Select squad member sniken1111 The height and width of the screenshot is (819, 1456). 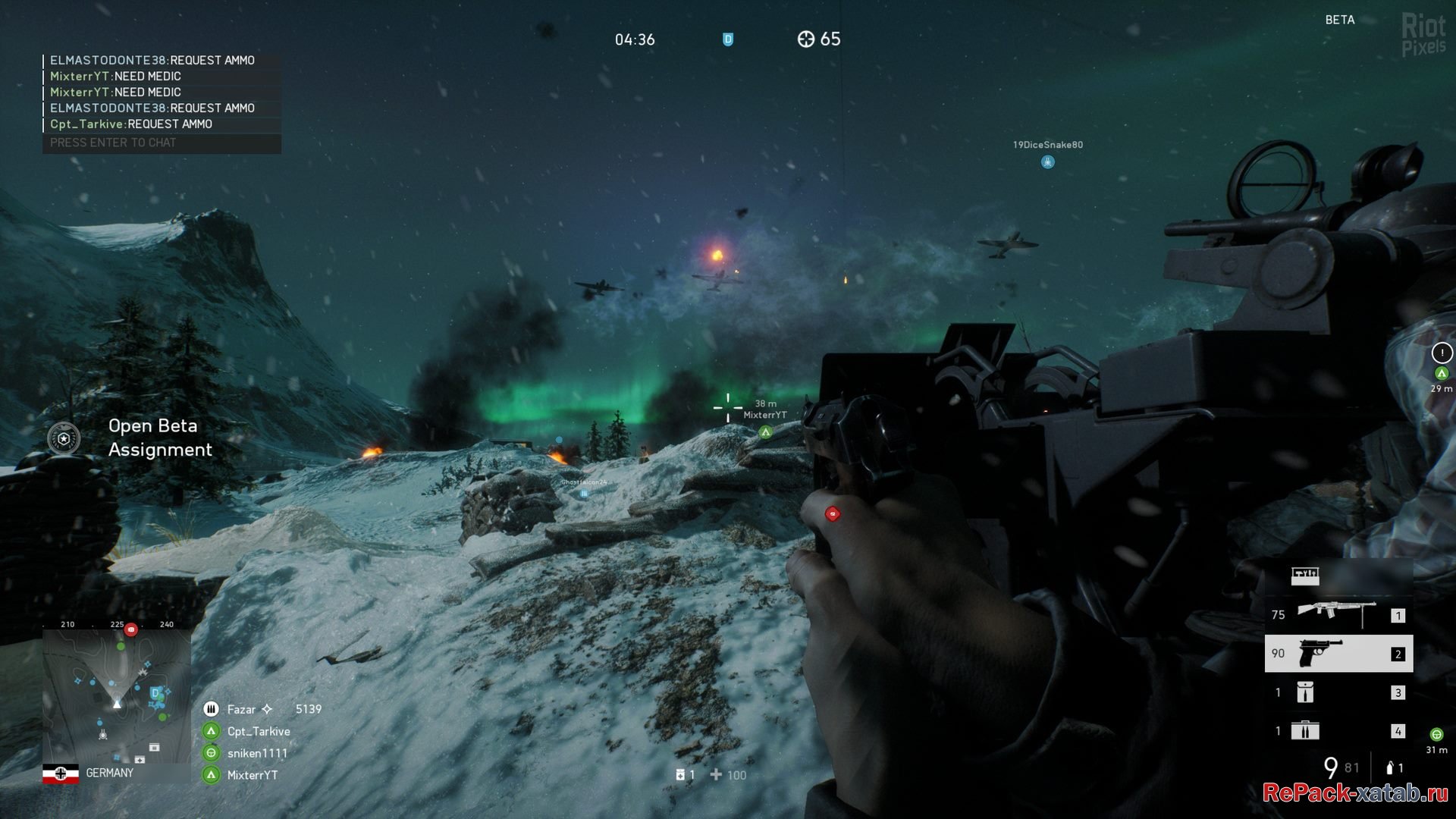[257, 753]
